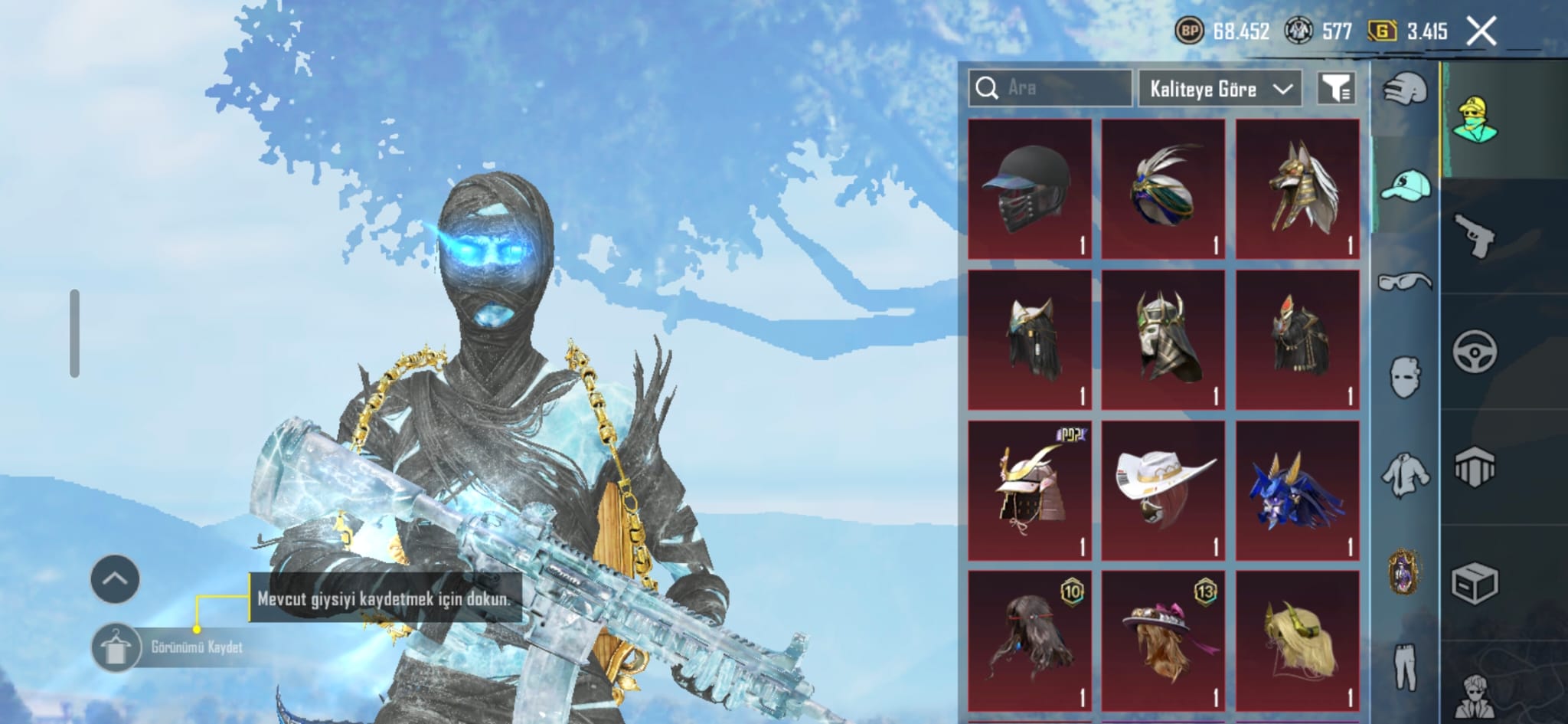Switch to the glasses category tab

pos(1405,281)
